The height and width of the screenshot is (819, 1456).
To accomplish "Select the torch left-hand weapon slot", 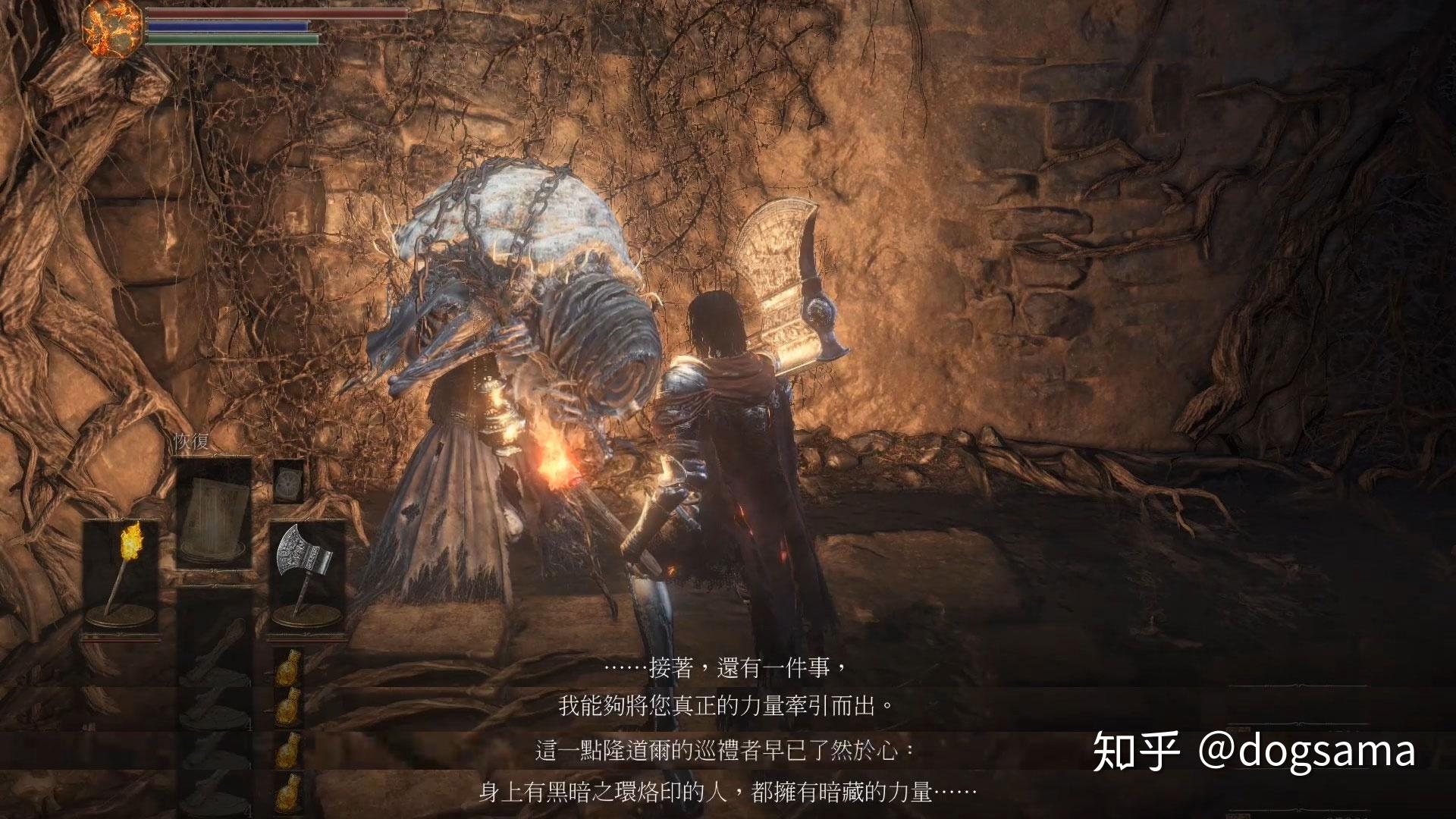I will tap(121, 574).
